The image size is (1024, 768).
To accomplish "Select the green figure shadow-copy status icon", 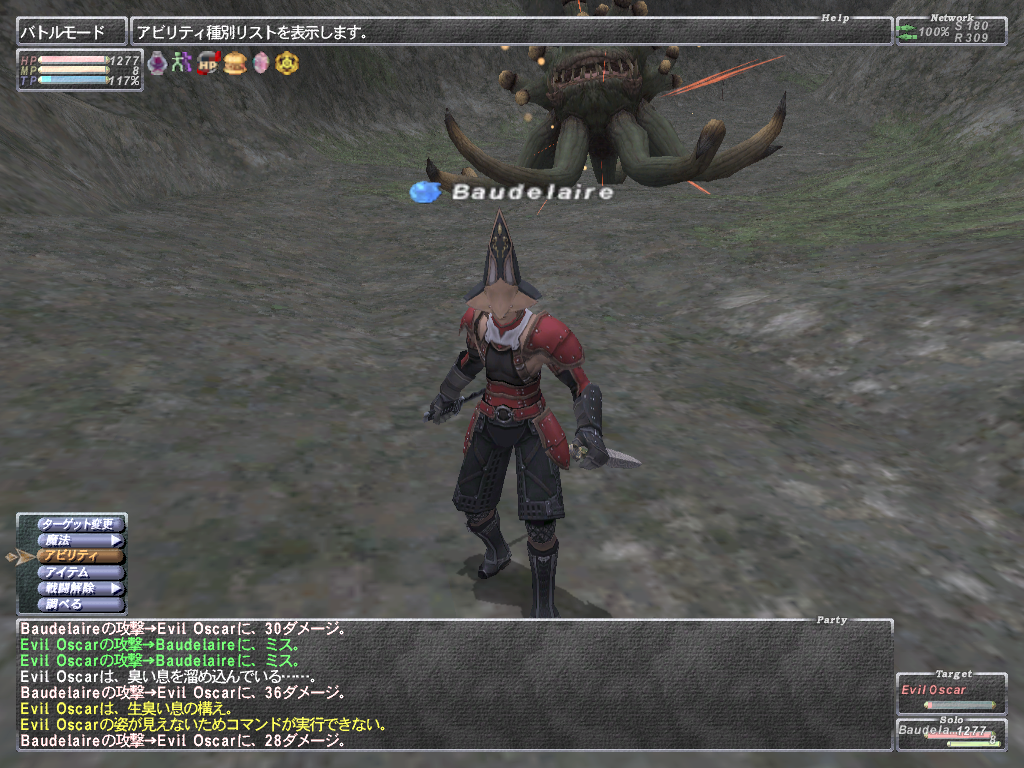I will tap(182, 63).
